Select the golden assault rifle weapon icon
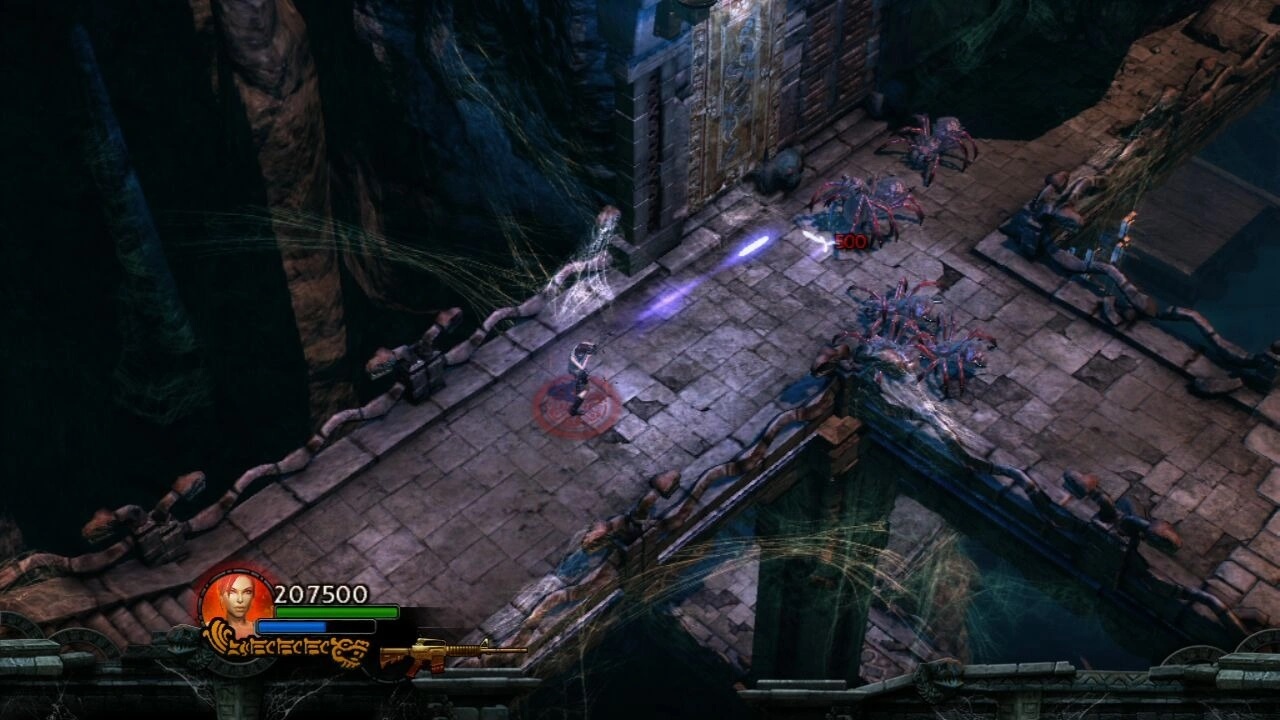The image size is (1280, 720). (452, 654)
